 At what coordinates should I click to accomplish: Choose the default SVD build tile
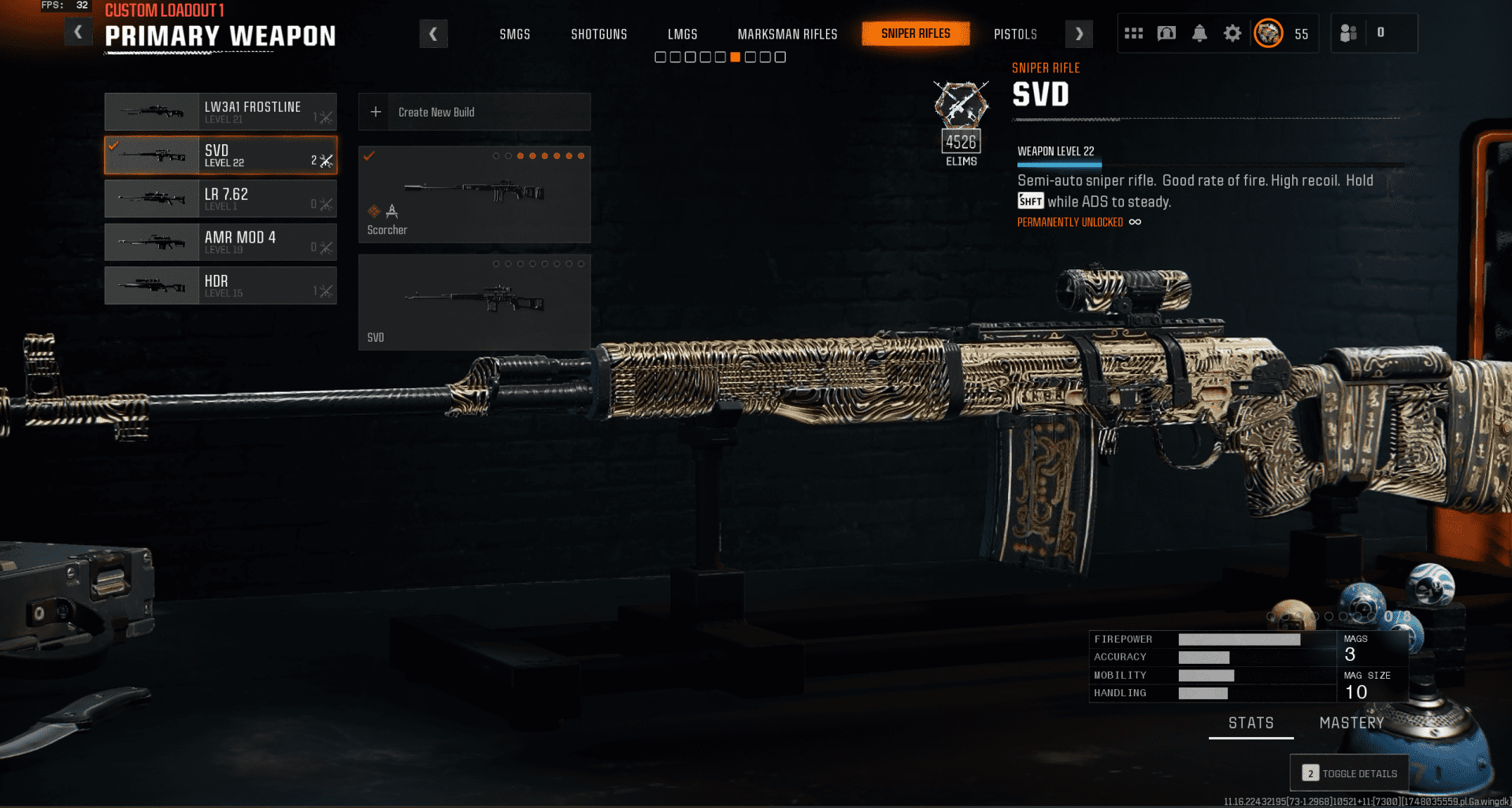pyautogui.click(x=474, y=302)
